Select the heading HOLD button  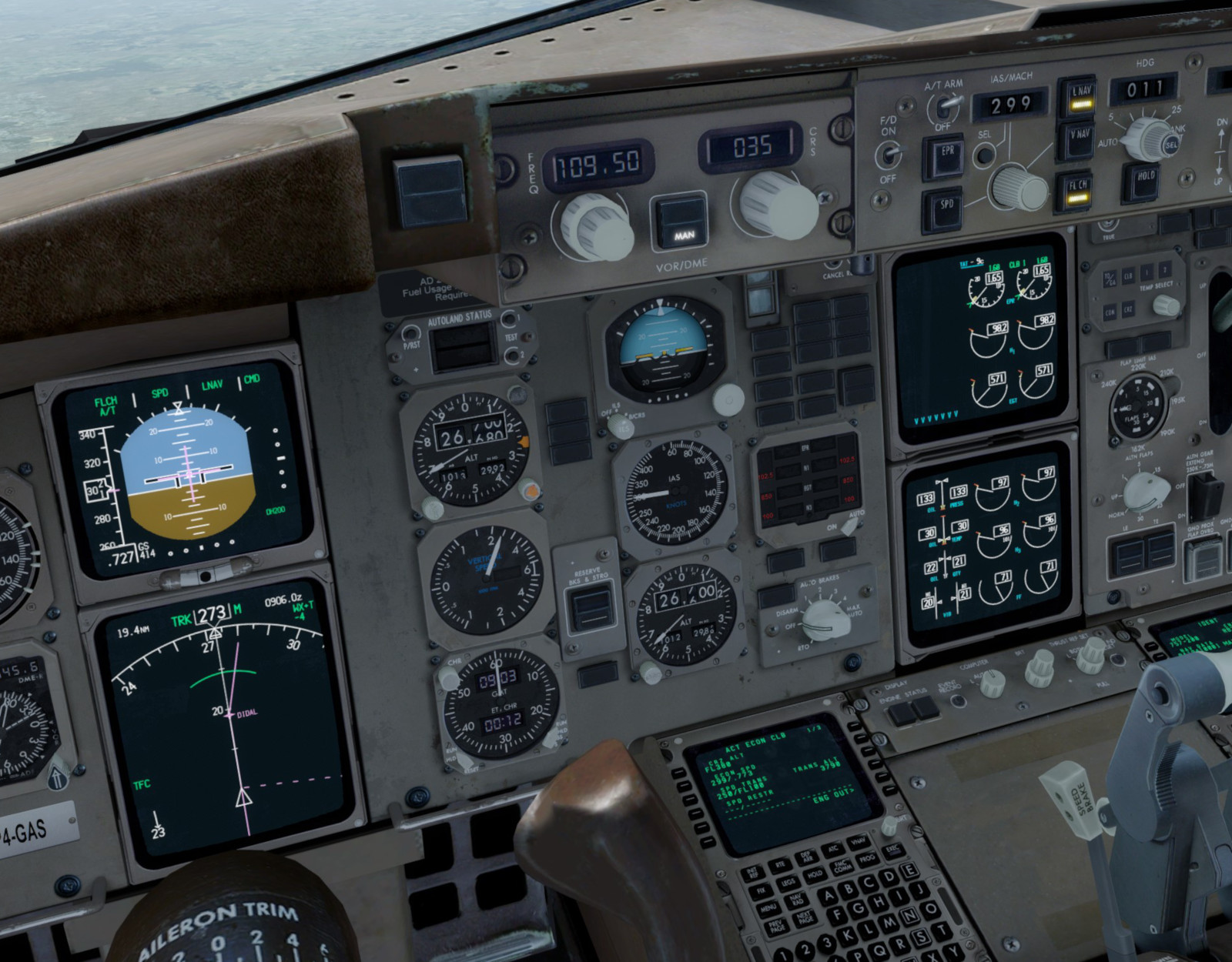[1144, 181]
